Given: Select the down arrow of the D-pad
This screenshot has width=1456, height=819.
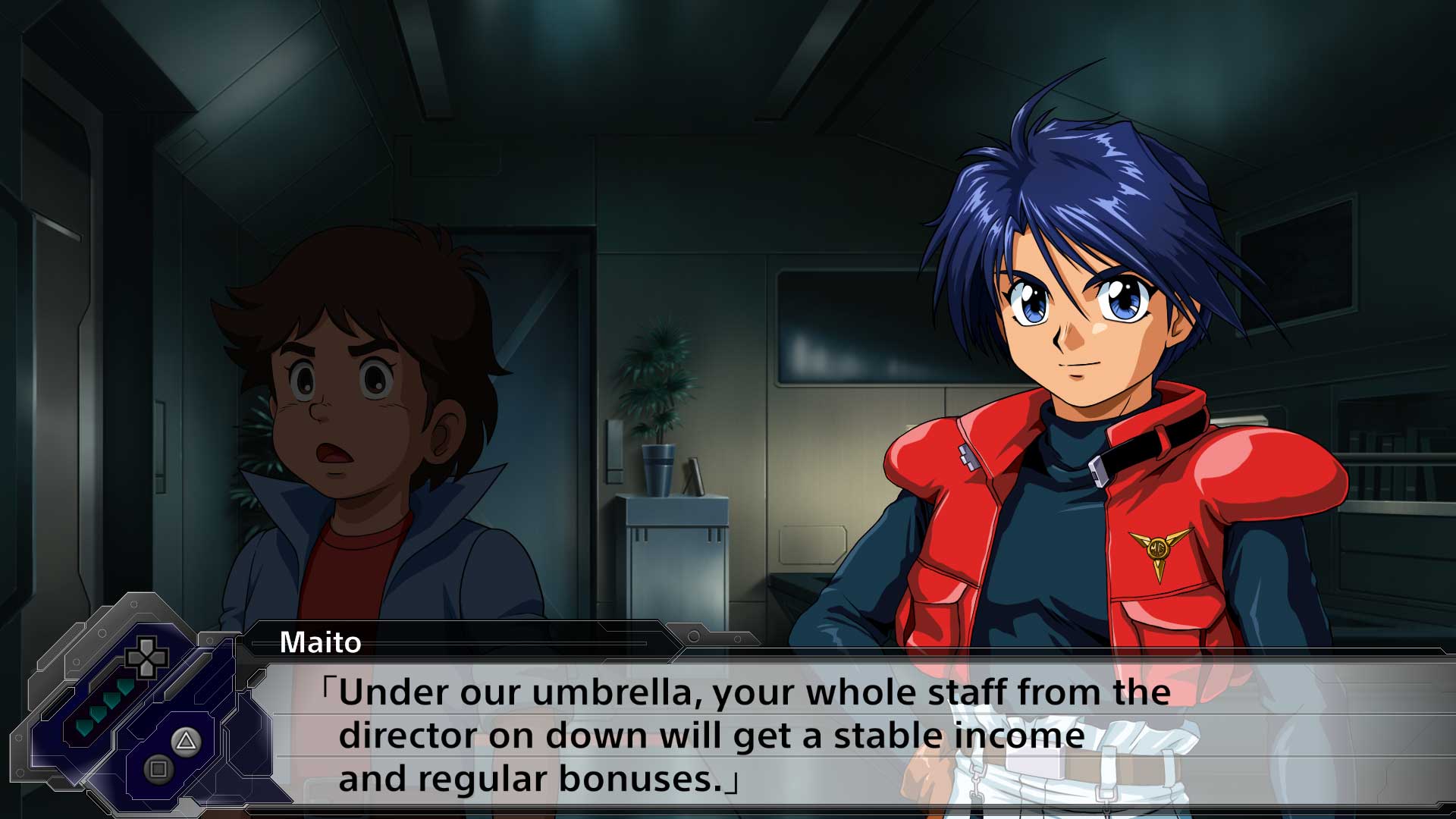Looking at the screenshot, I should (x=146, y=670).
